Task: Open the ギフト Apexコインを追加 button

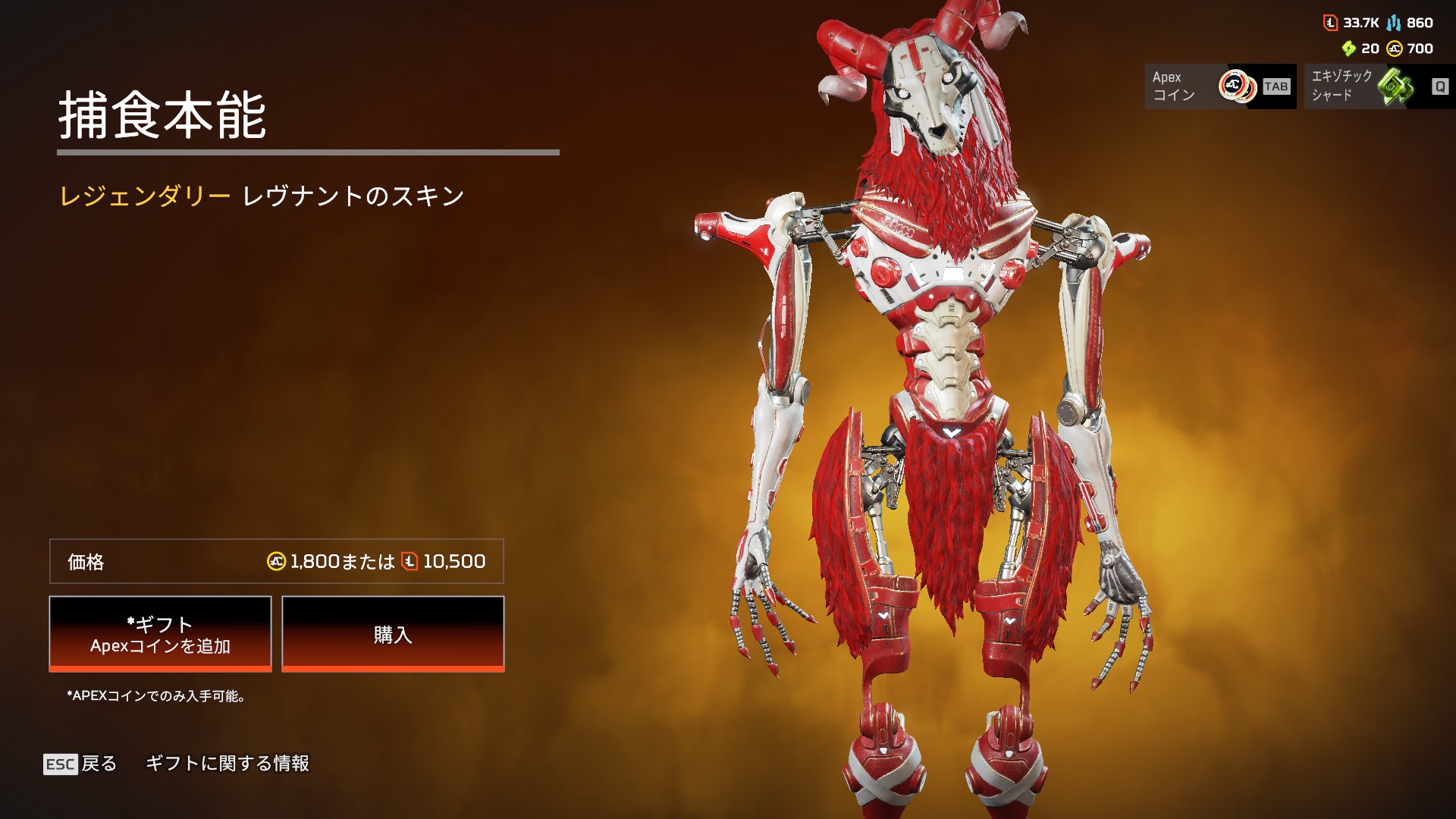Action: pyautogui.click(x=160, y=633)
